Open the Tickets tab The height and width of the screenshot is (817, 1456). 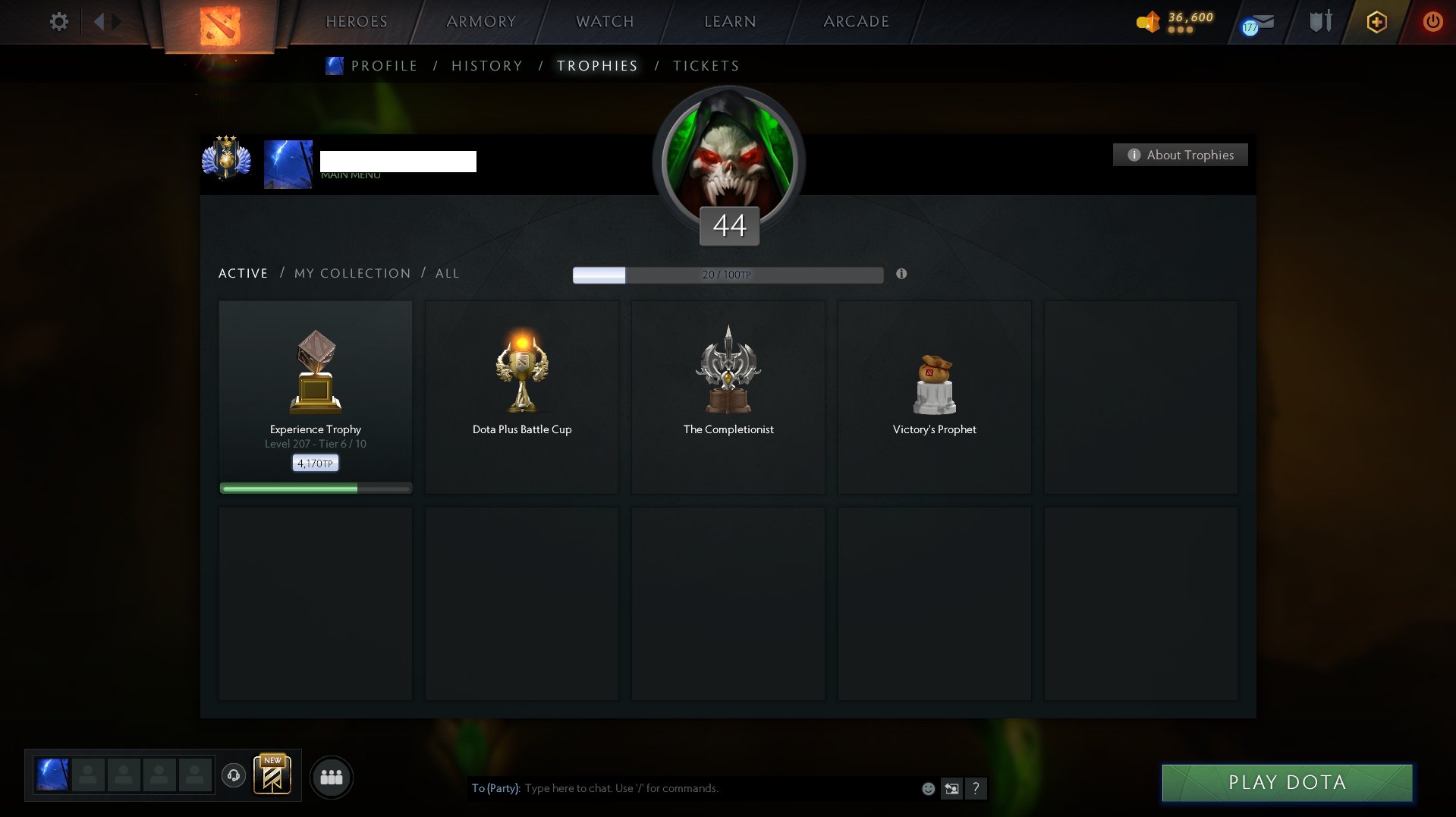click(706, 66)
